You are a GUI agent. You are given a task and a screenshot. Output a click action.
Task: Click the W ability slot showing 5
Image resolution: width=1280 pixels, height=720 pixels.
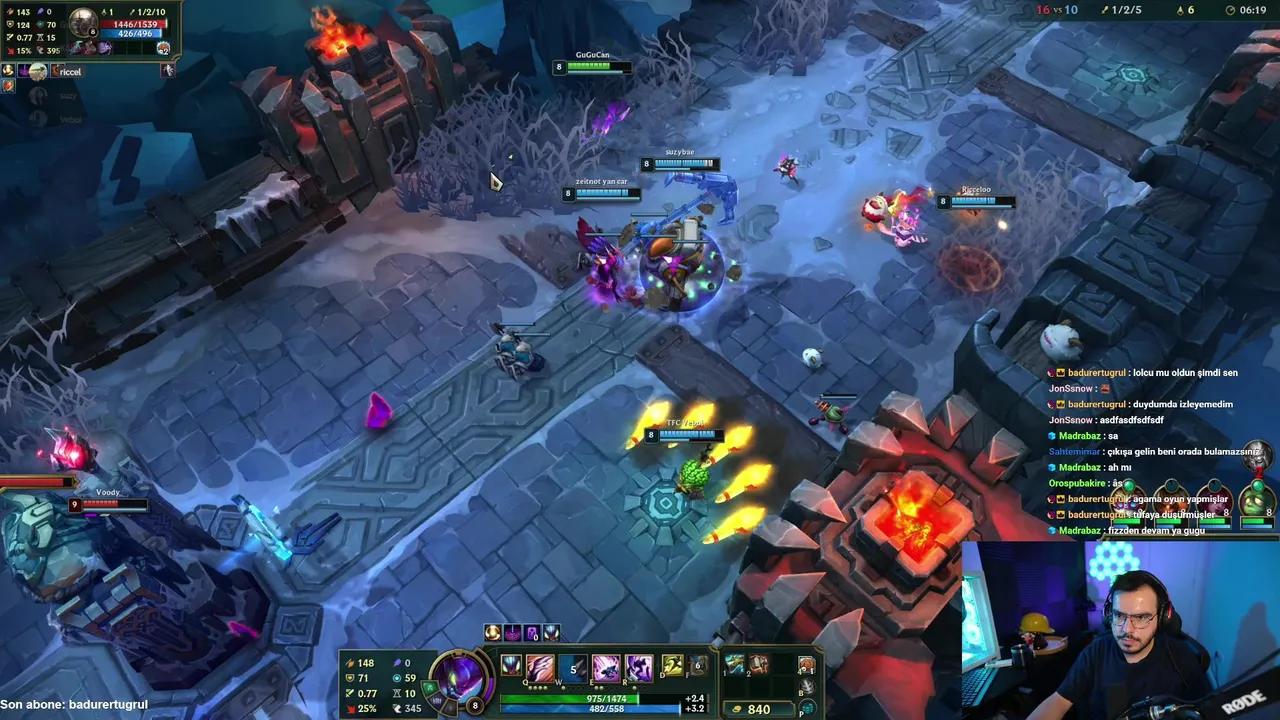pyautogui.click(x=573, y=666)
